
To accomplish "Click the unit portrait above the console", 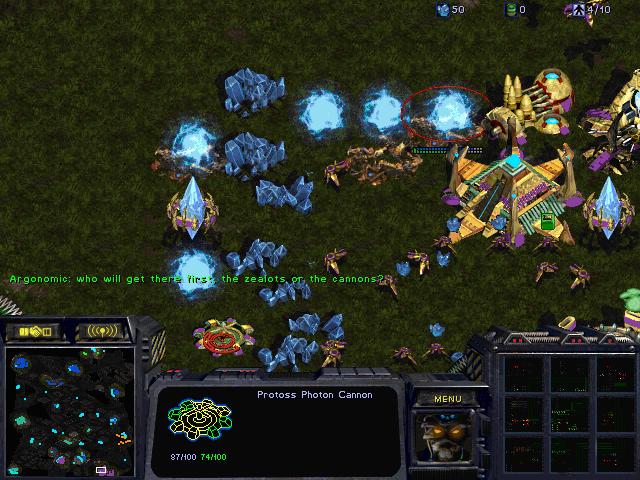I will point(446,438).
